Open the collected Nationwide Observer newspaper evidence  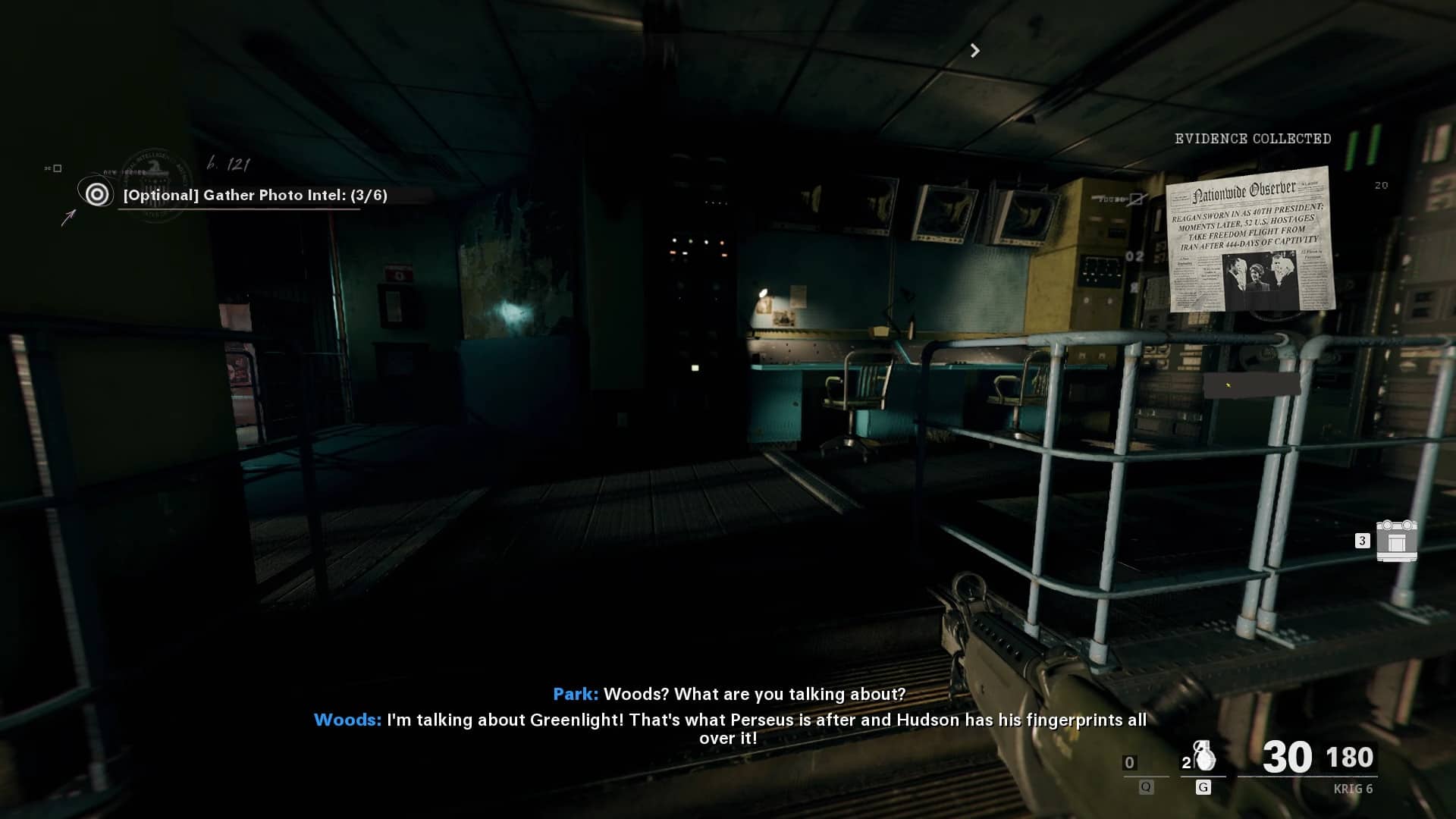1250,240
